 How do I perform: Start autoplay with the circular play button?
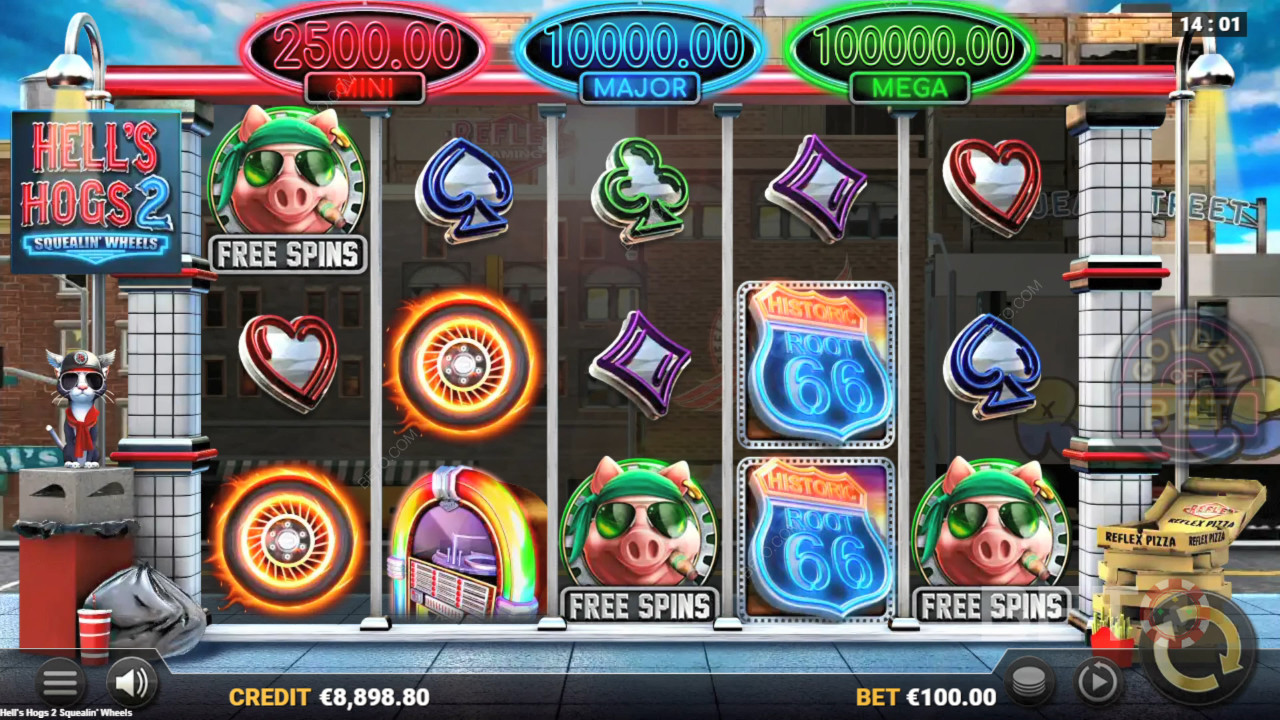[x=1097, y=683]
